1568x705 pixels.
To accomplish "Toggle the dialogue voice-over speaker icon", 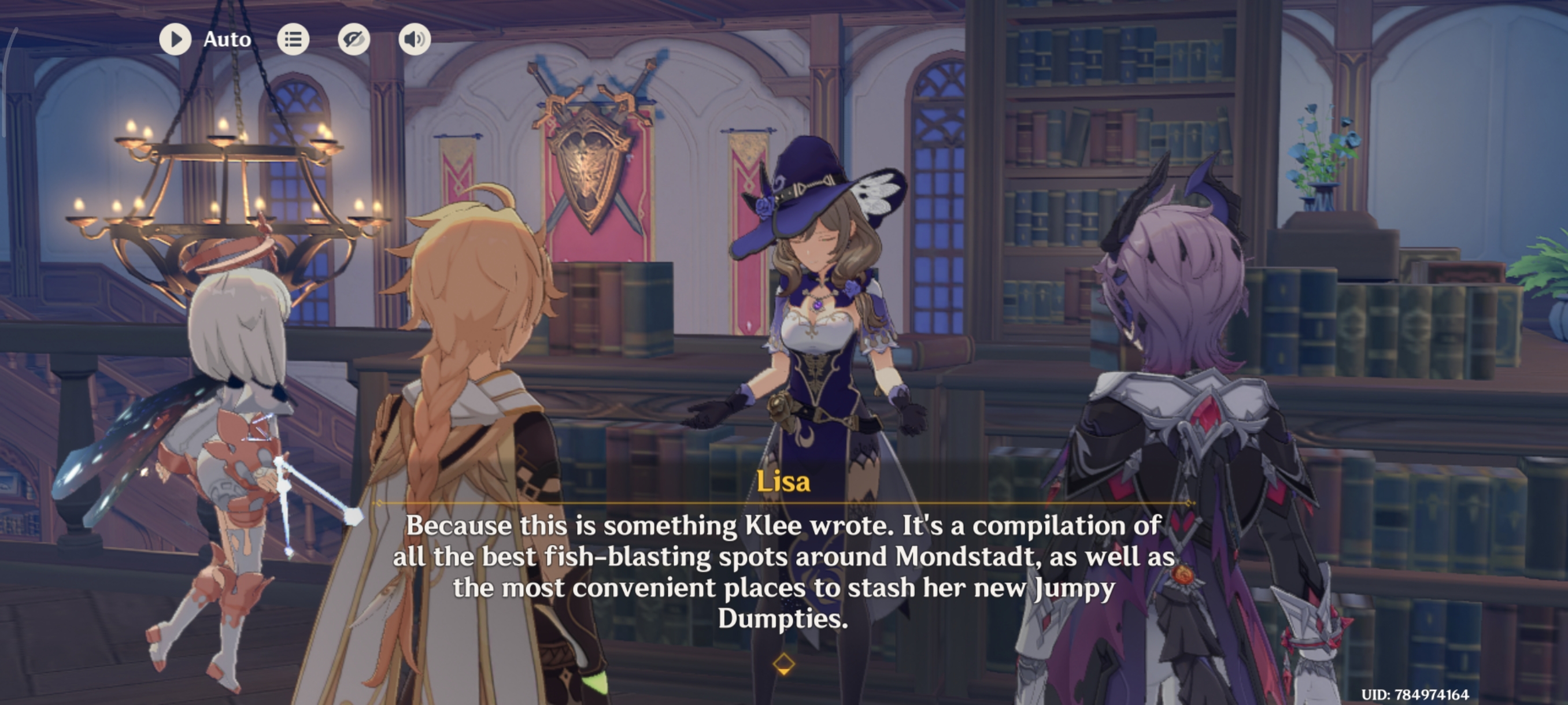I will [415, 39].
